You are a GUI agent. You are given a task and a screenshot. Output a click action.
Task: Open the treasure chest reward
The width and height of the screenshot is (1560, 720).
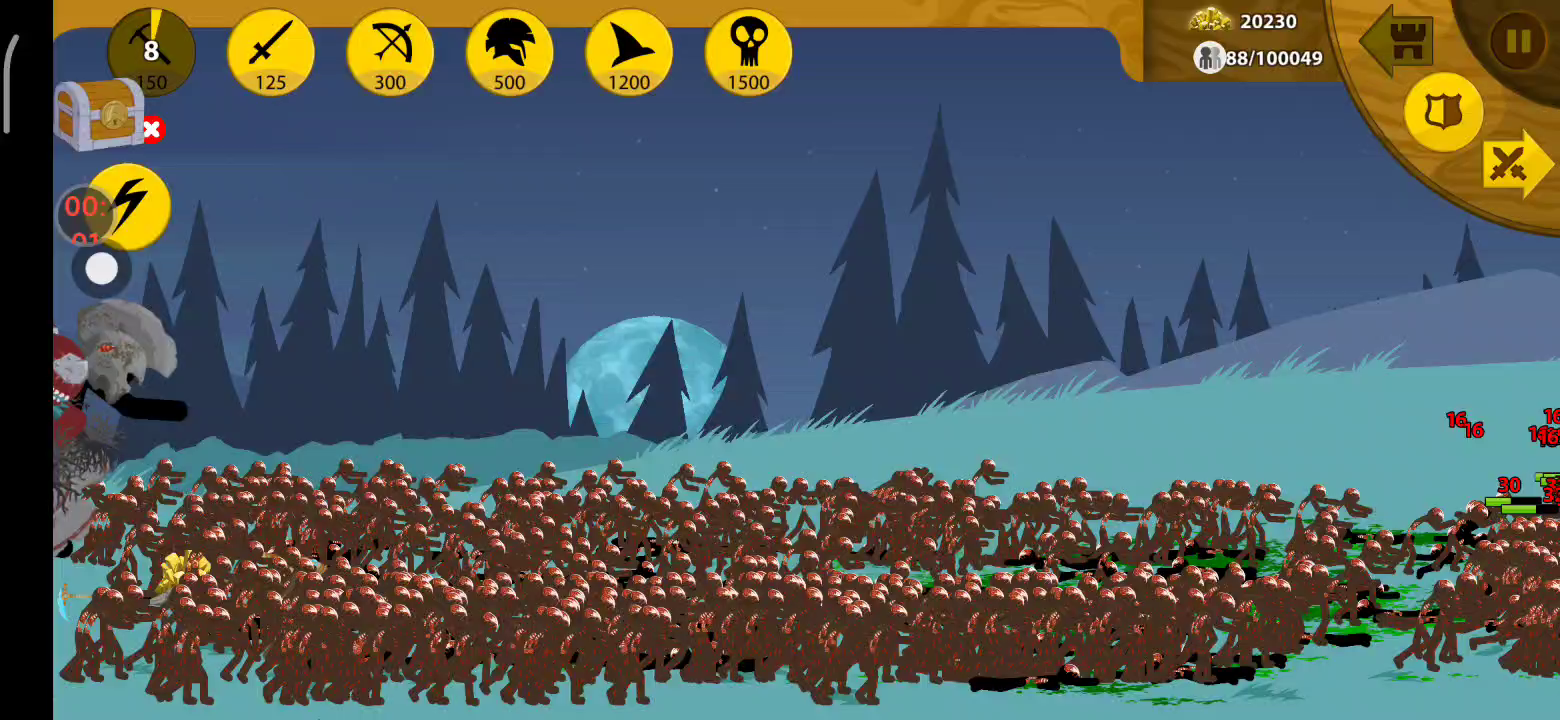click(98, 115)
